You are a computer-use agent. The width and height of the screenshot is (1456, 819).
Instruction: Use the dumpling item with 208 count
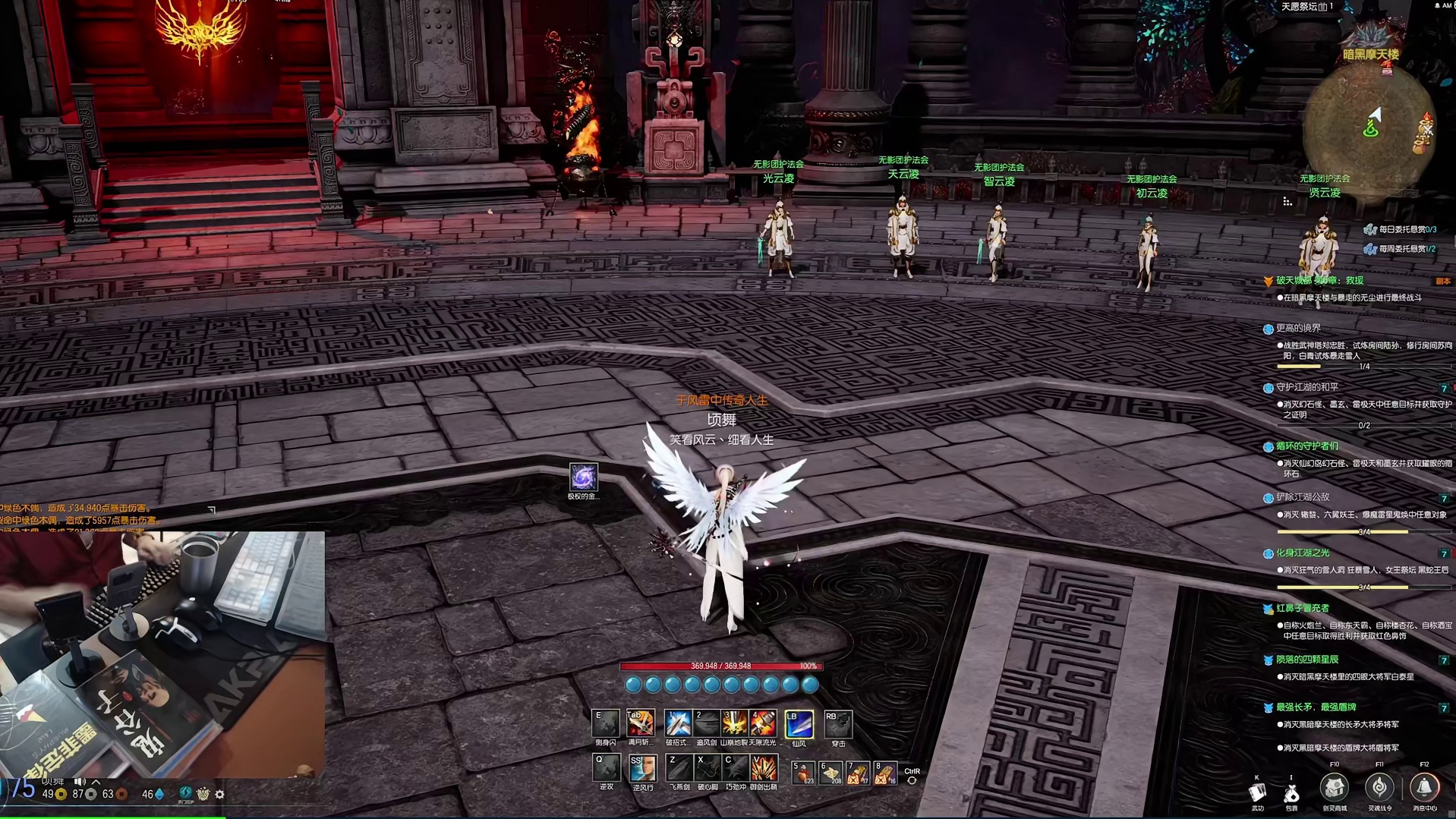coord(830,773)
